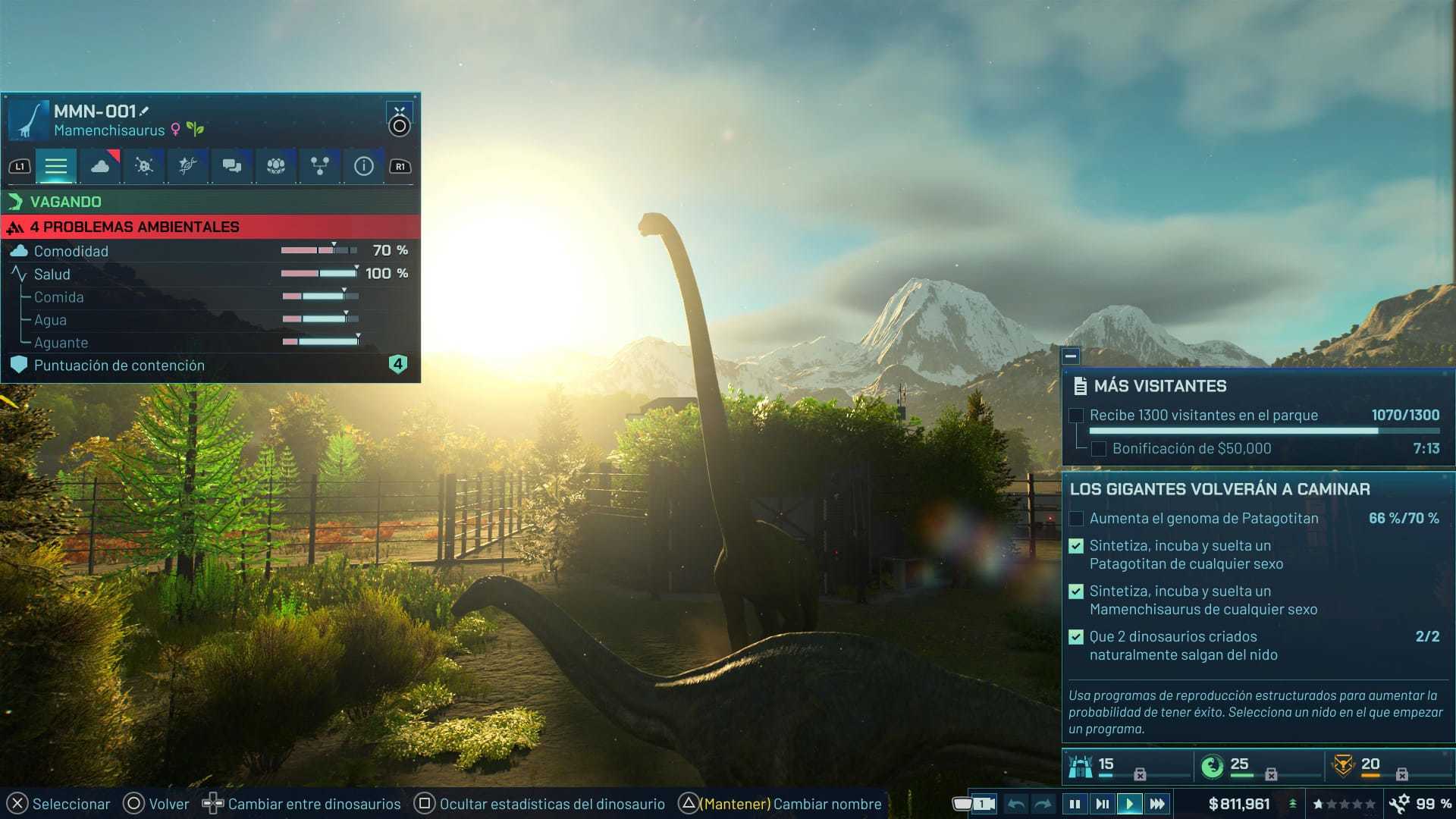The image size is (1456, 819).
Task: Switch to the overview list tab
Action: coord(56,165)
